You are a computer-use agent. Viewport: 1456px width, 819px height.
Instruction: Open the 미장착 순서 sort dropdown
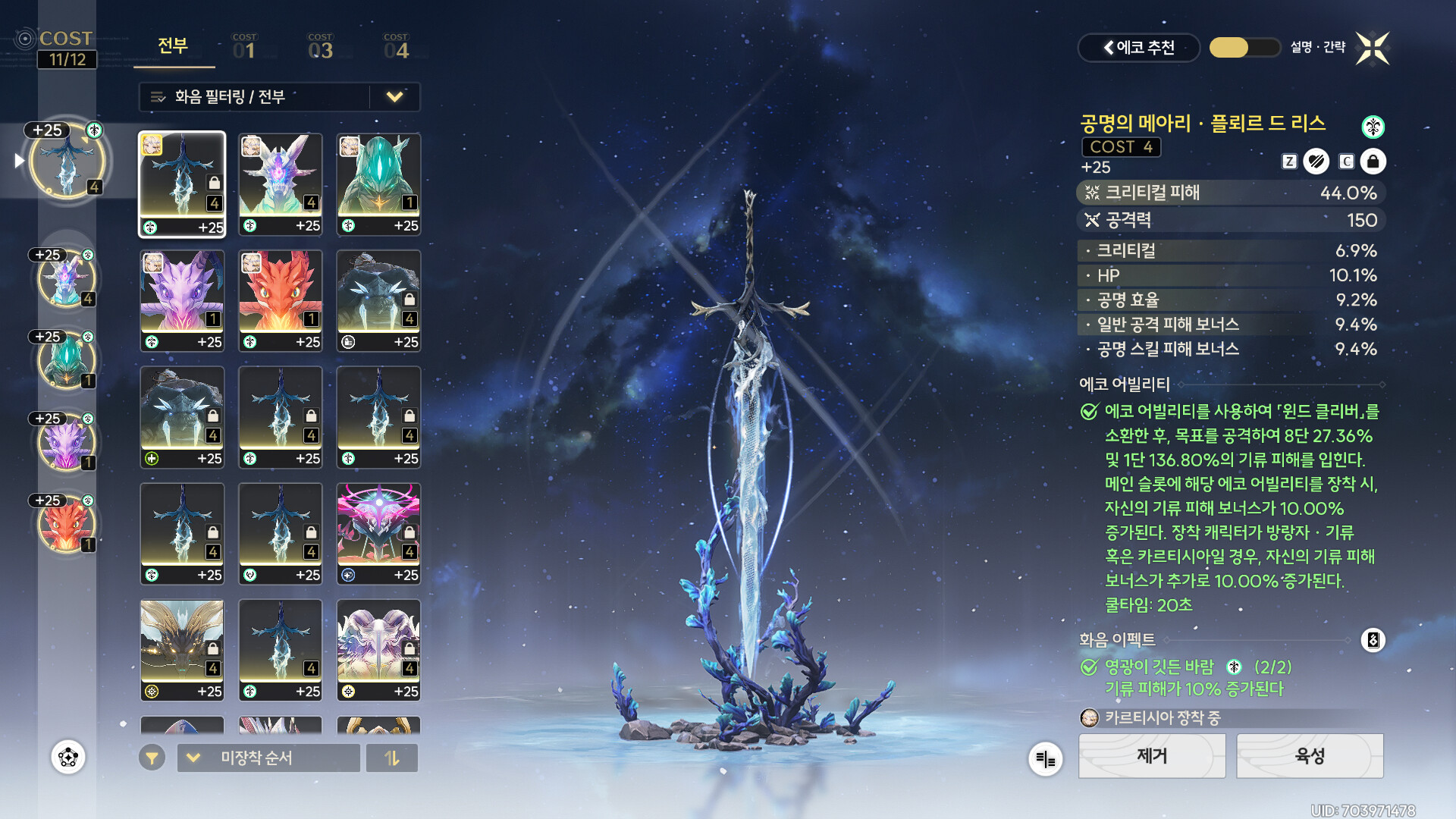point(268,758)
